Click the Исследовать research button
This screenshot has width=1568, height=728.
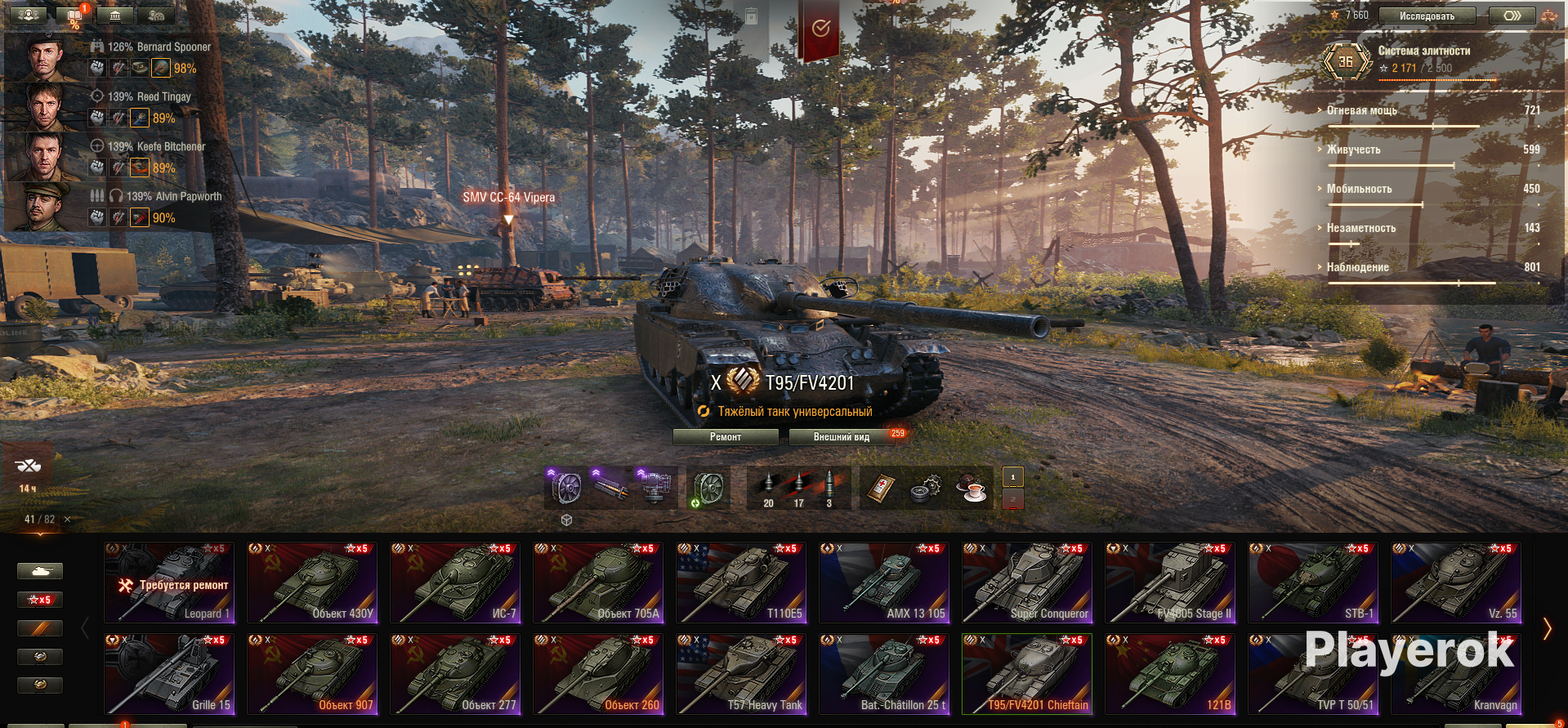tap(1427, 16)
